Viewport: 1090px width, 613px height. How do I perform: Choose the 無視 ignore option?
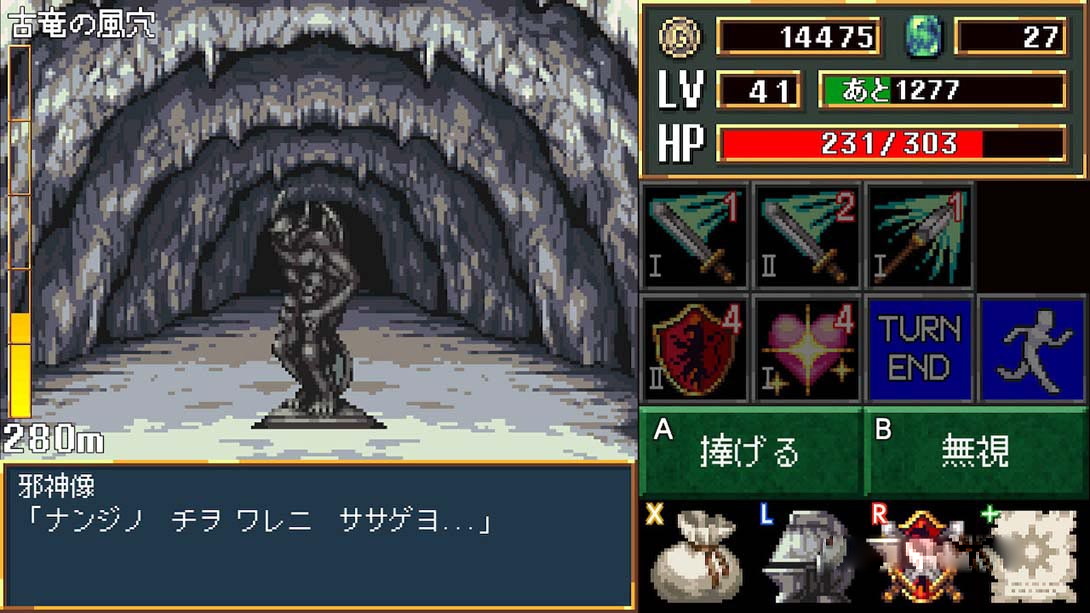(x=975, y=452)
